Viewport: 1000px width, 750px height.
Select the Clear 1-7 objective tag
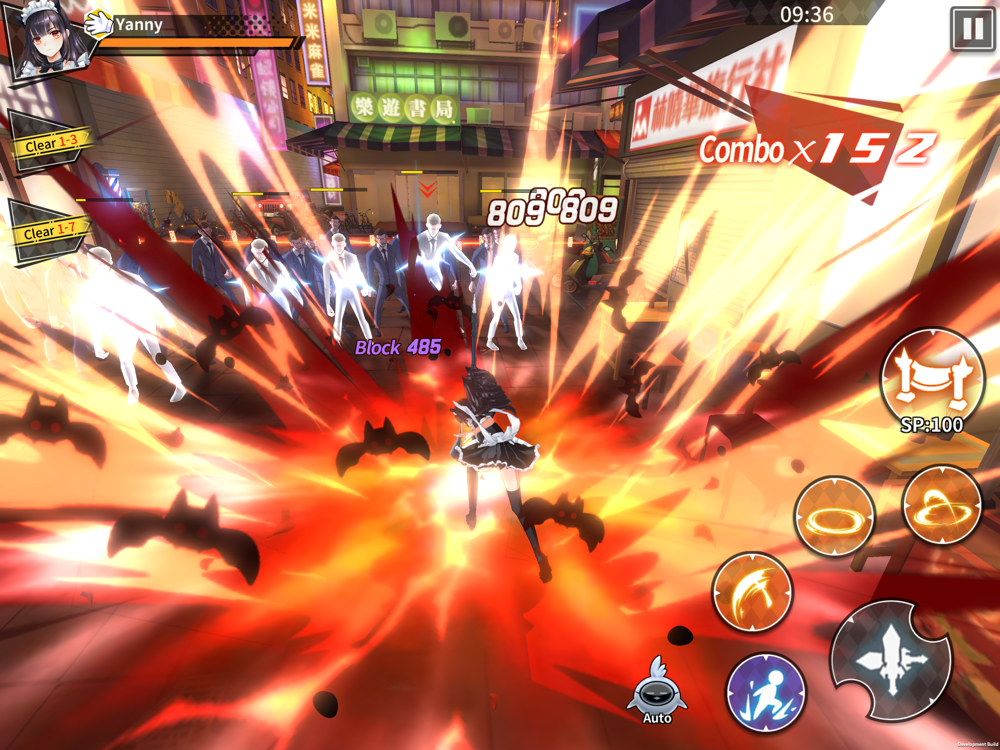point(50,231)
